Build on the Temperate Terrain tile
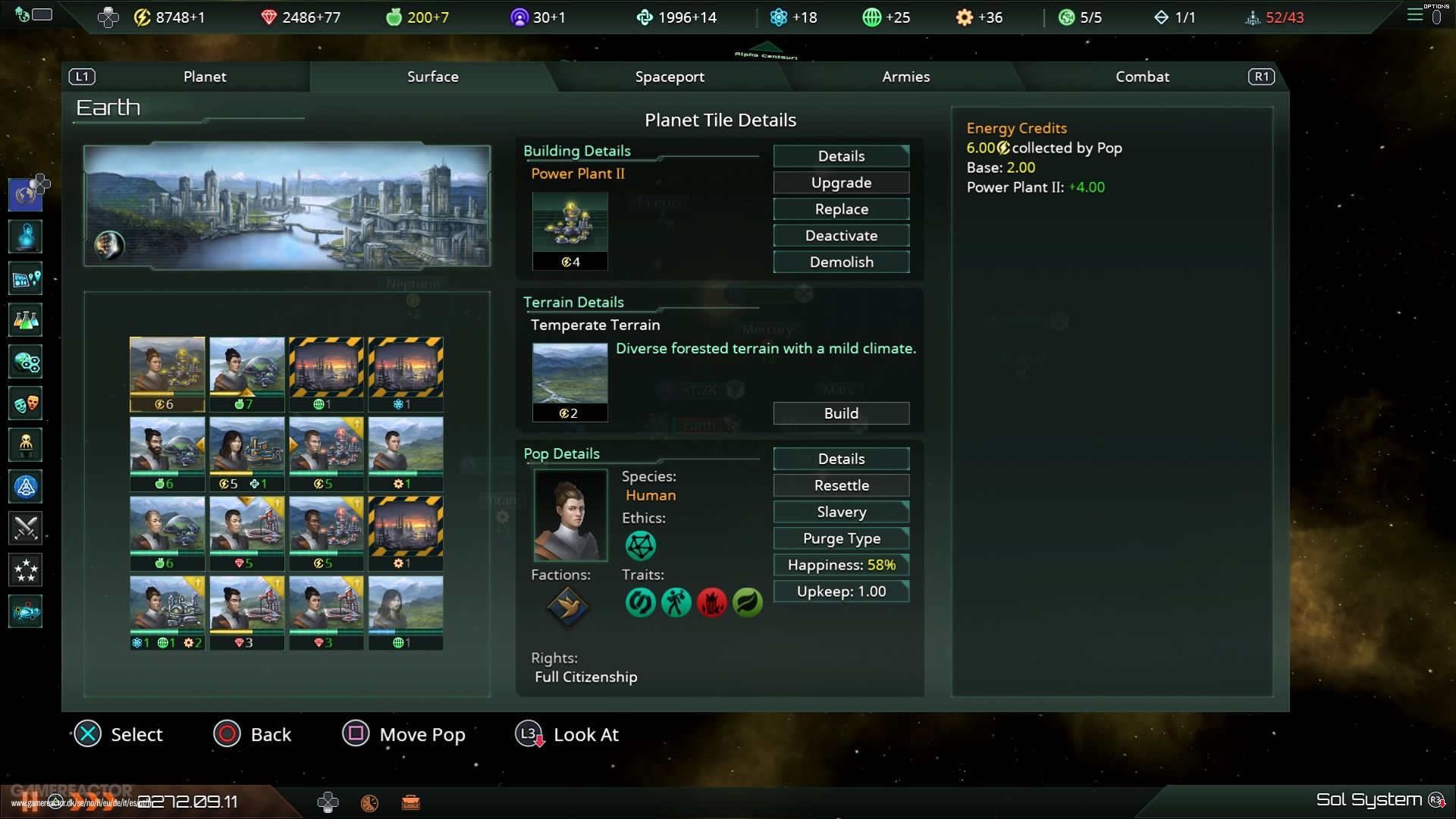This screenshot has height=819, width=1456. 840,413
